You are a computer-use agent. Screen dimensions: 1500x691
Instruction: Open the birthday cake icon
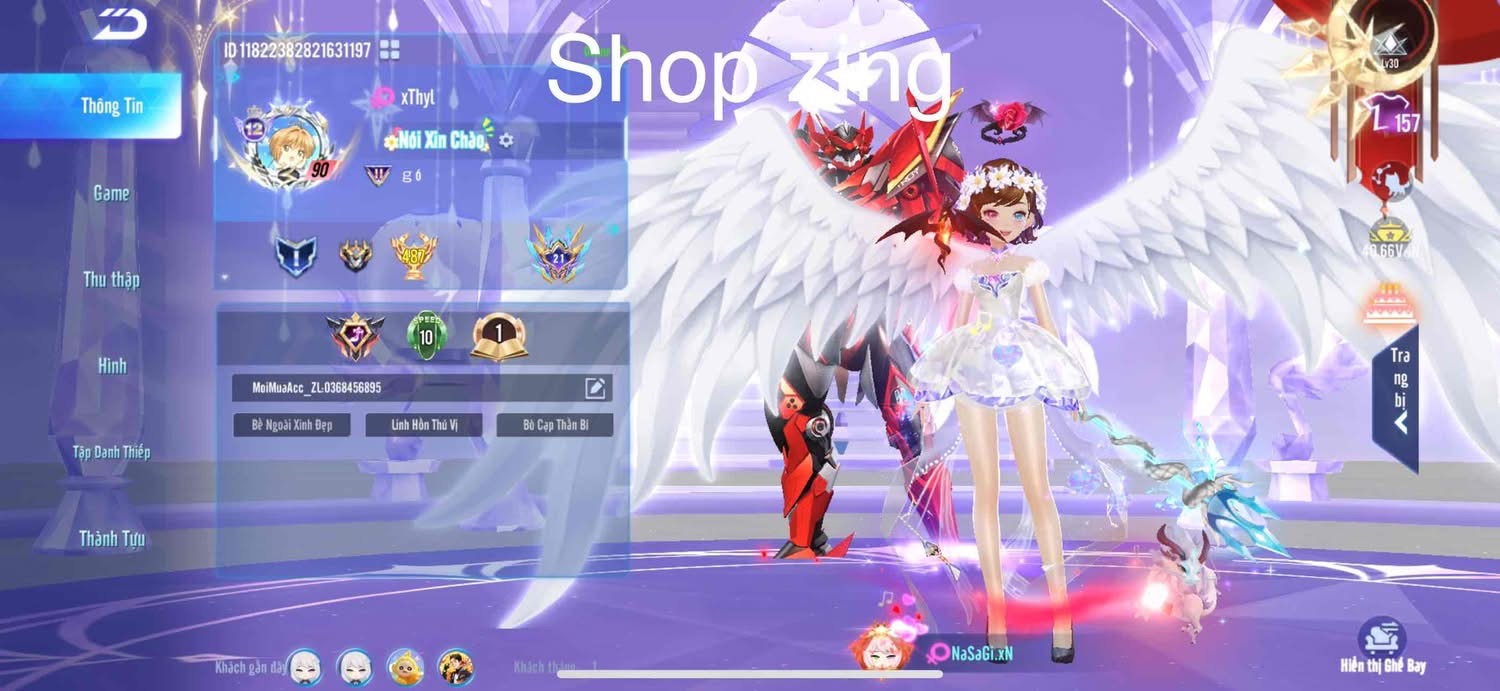tap(1382, 305)
